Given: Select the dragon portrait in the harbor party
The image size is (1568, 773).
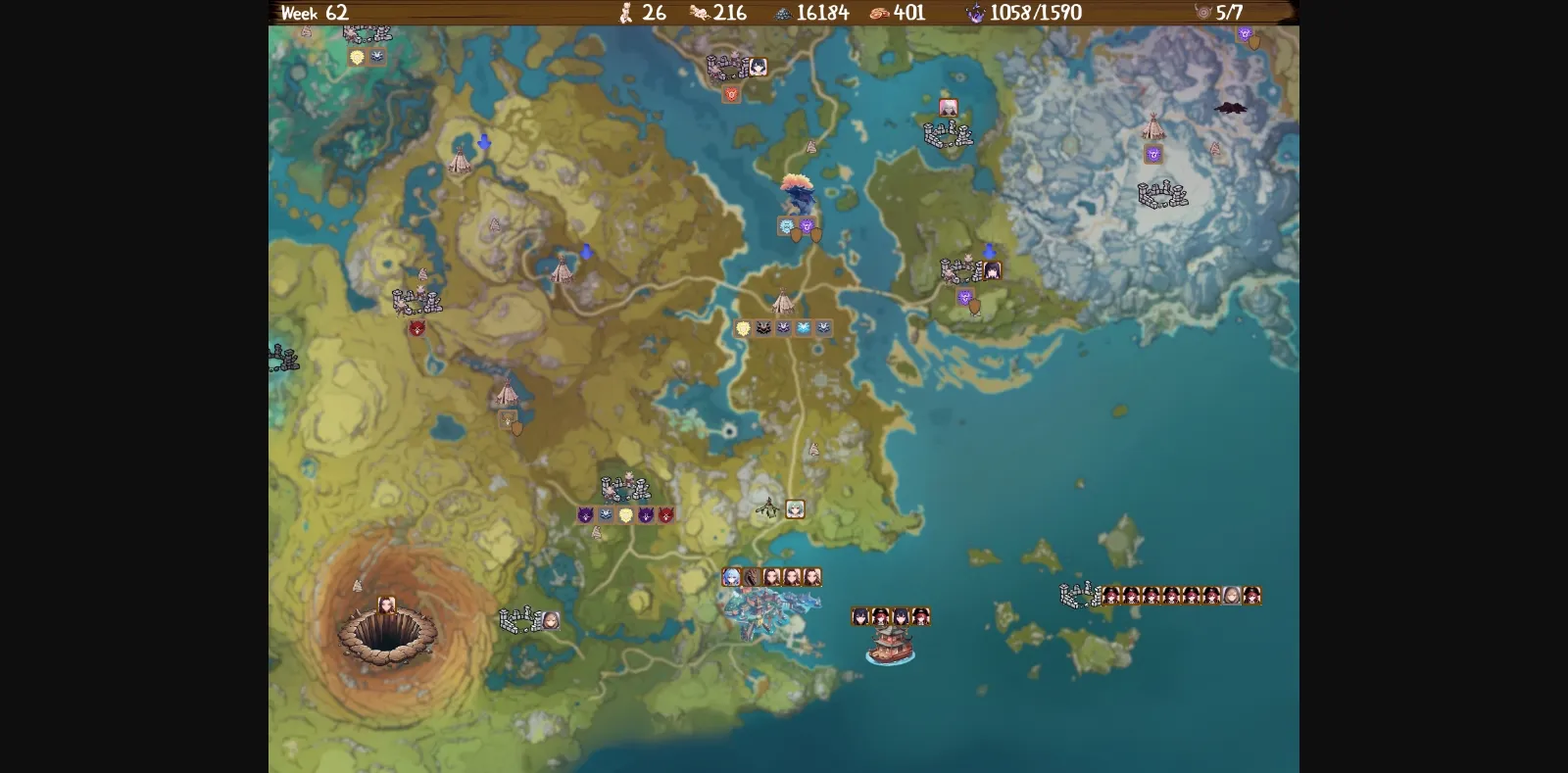Looking at the screenshot, I should (x=751, y=577).
